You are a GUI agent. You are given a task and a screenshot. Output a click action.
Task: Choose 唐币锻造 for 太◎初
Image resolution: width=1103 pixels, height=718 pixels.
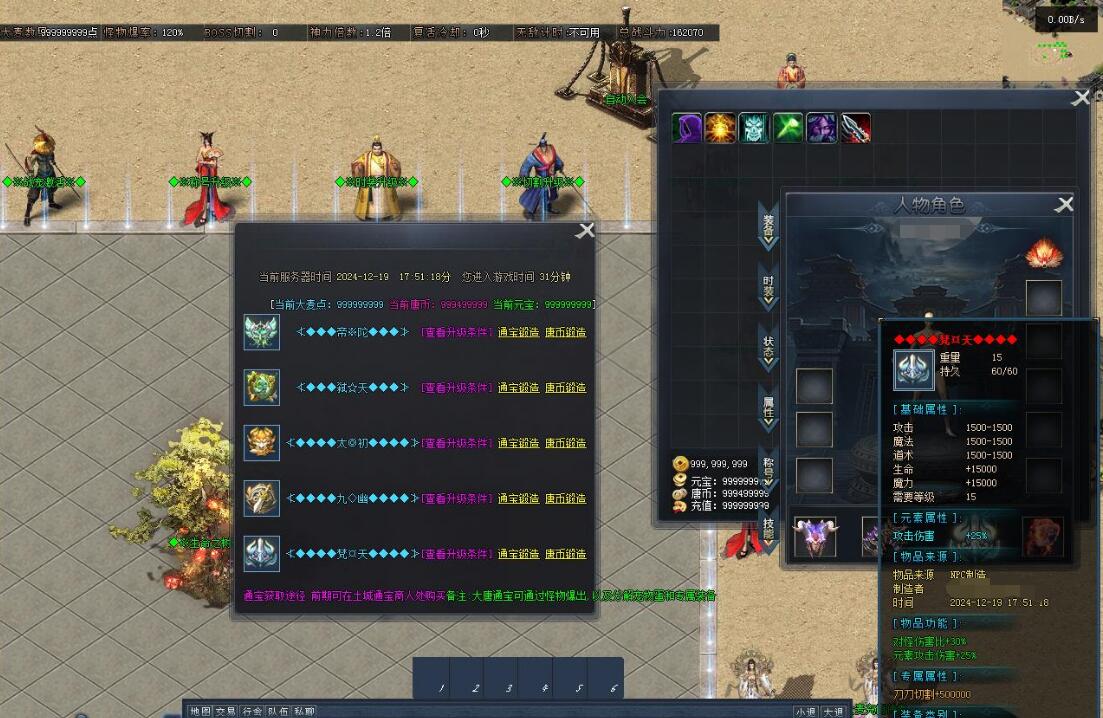tap(565, 443)
